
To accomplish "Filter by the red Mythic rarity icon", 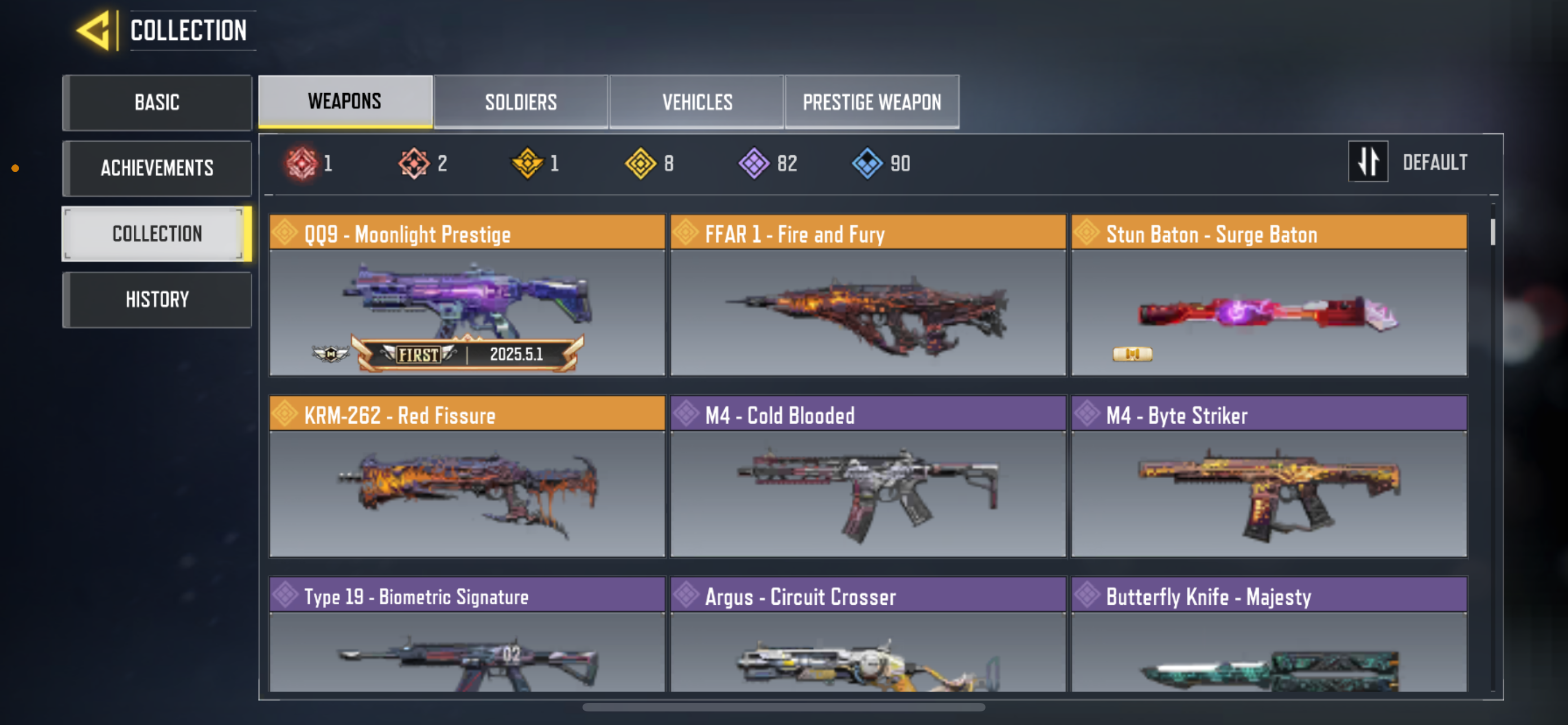I will [304, 162].
